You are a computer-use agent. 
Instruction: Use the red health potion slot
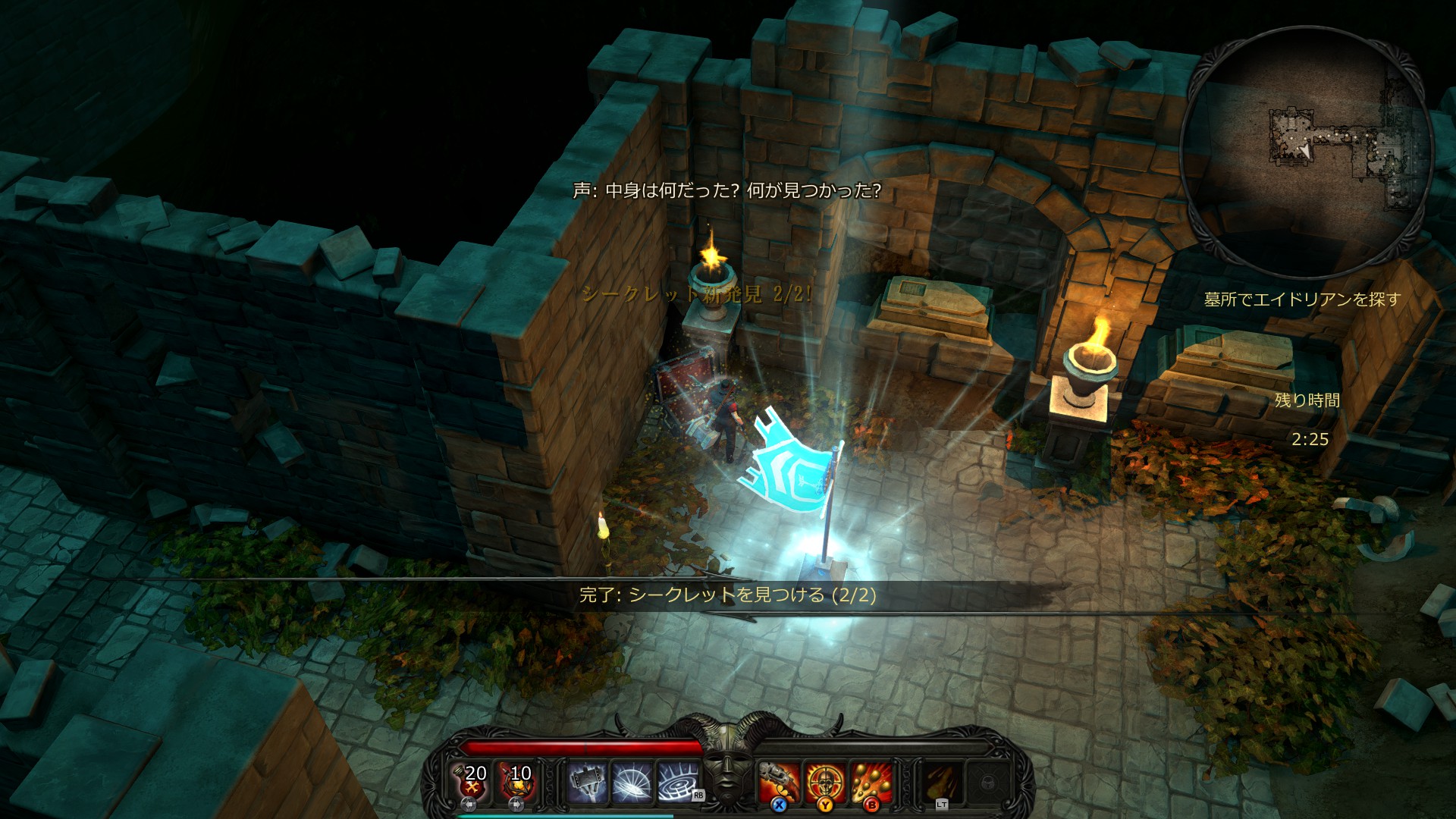pyautogui.click(x=475, y=781)
